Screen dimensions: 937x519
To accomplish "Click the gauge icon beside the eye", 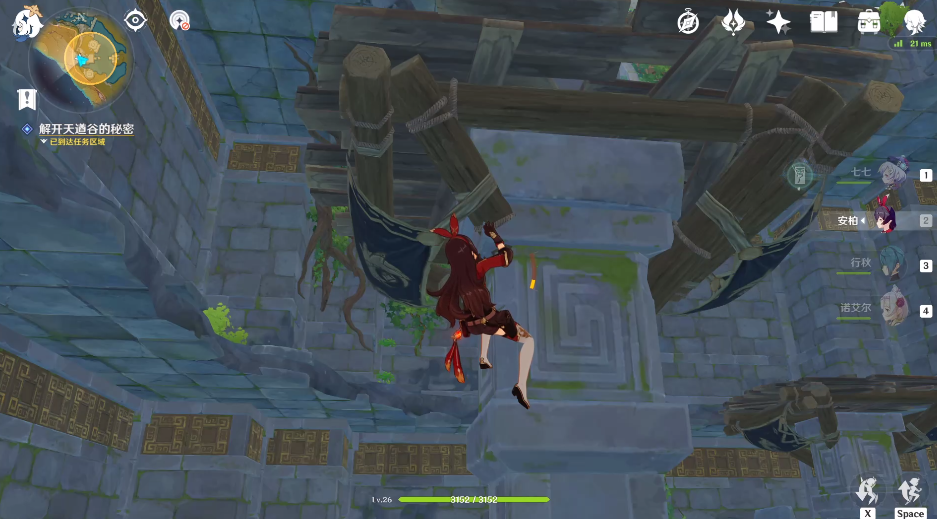I will pos(180,20).
